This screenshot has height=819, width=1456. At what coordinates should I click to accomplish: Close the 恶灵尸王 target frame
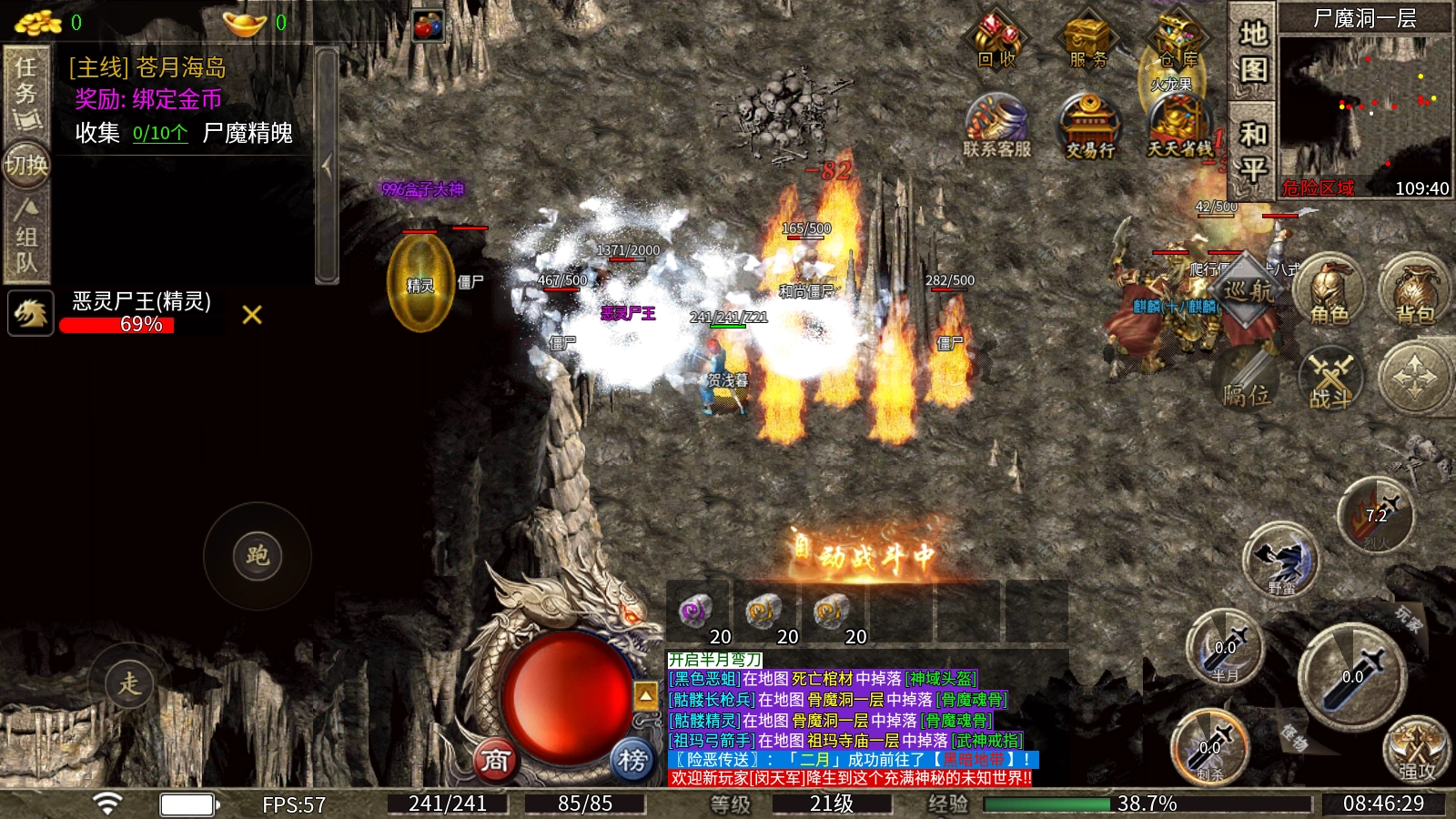(x=252, y=315)
